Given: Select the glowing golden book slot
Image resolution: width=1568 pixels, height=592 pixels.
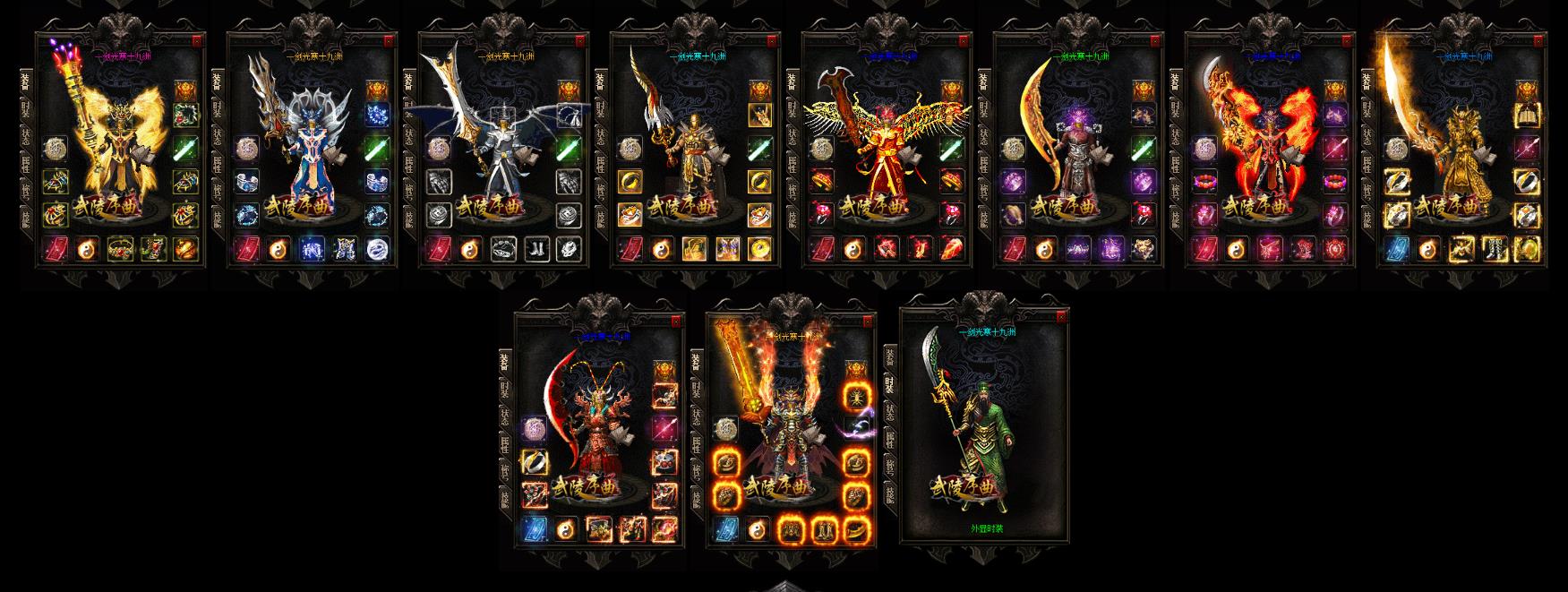Looking at the screenshot, I should pos(1527,115).
